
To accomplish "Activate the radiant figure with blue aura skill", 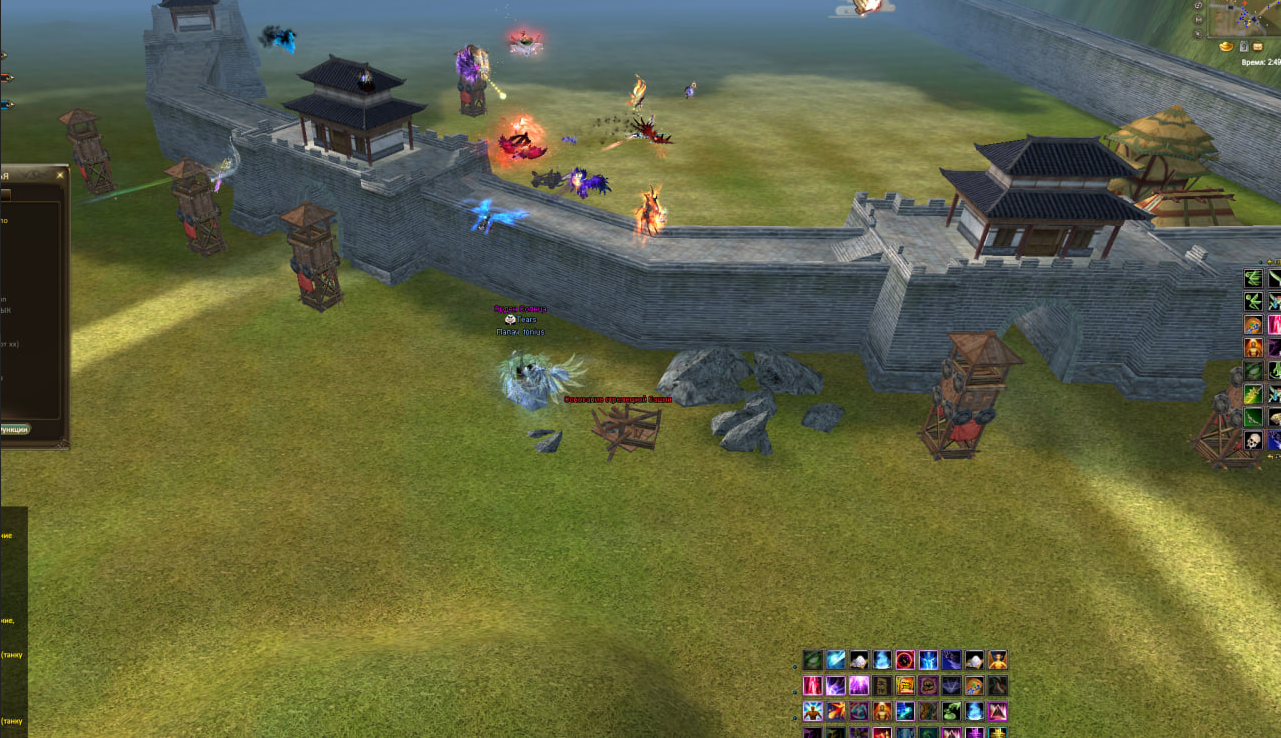I will click(813, 711).
